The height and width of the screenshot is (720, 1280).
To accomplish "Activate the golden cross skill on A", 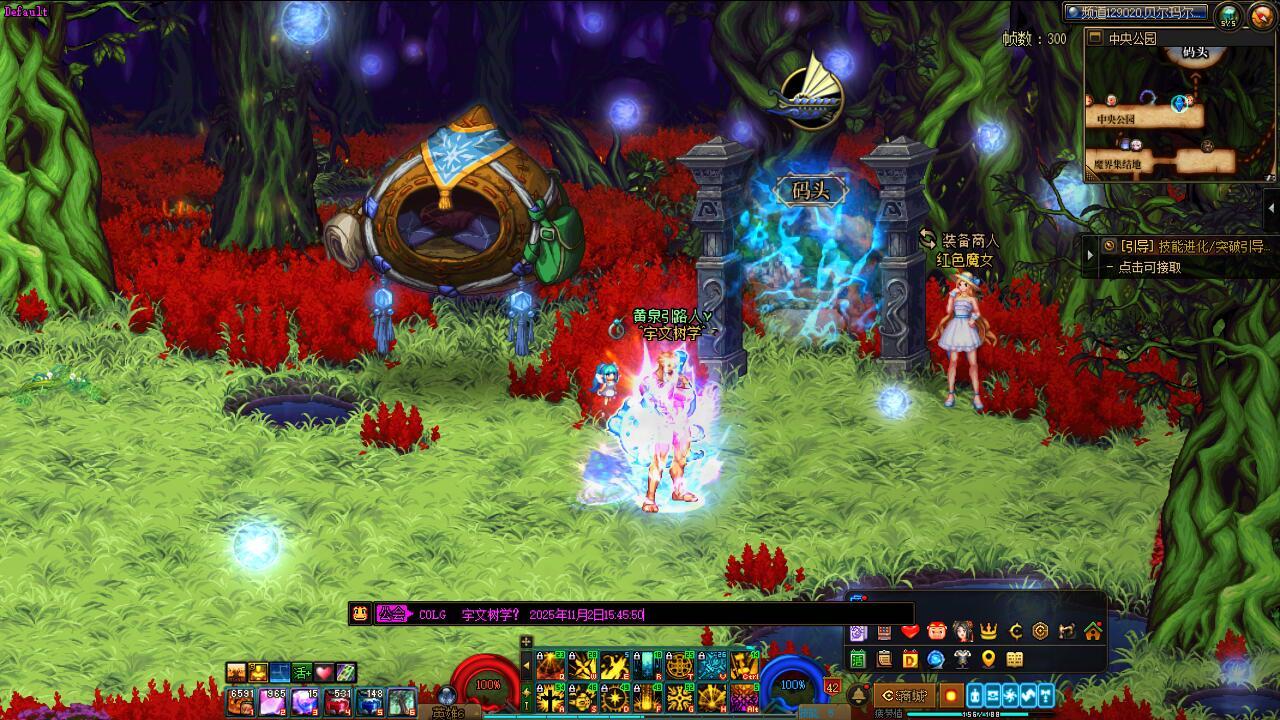I will 550,697.
